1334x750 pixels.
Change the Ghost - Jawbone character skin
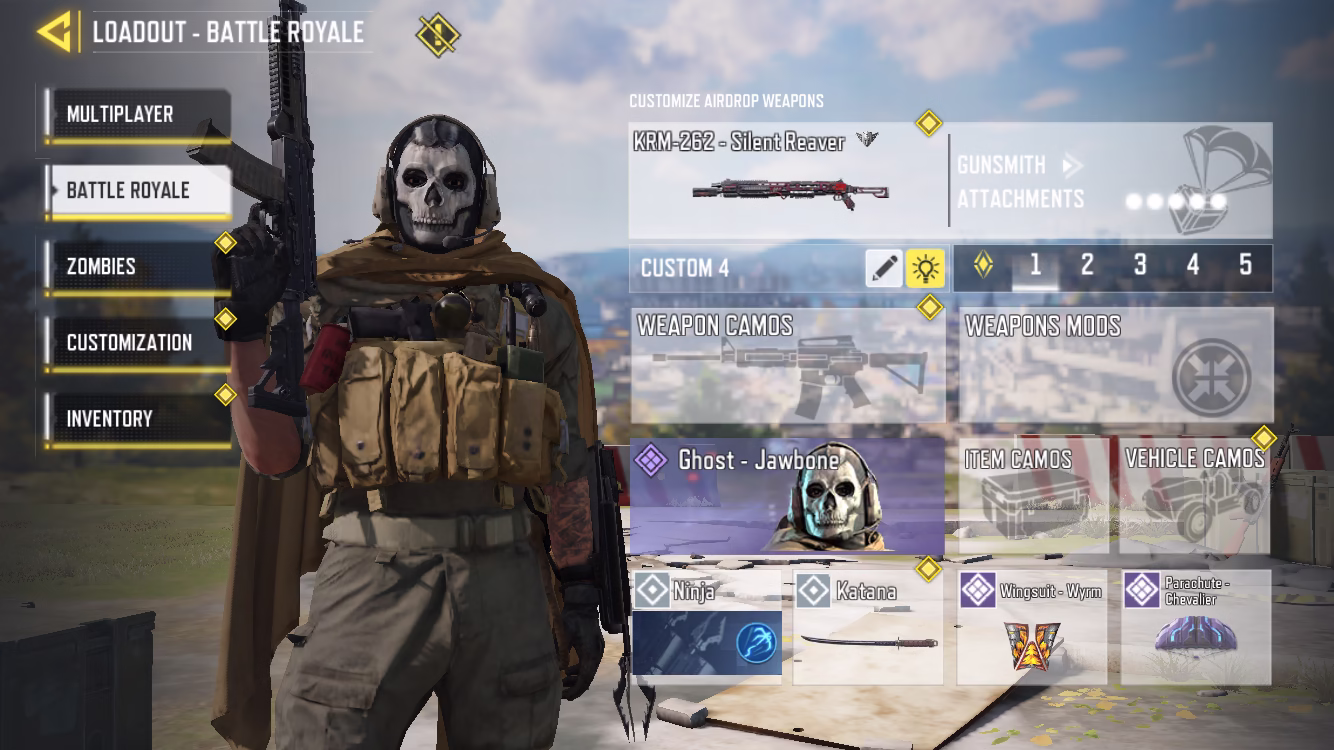[787, 496]
